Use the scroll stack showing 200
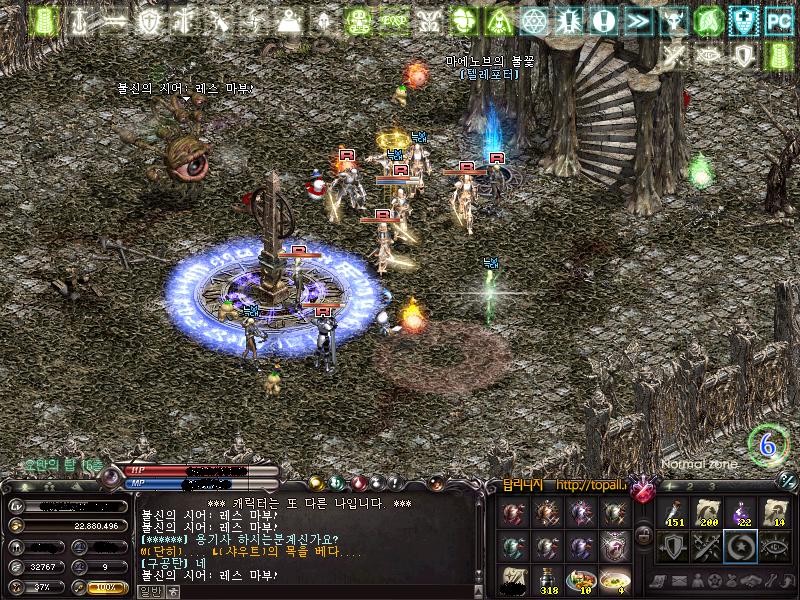The width and height of the screenshot is (800, 600). (707, 513)
